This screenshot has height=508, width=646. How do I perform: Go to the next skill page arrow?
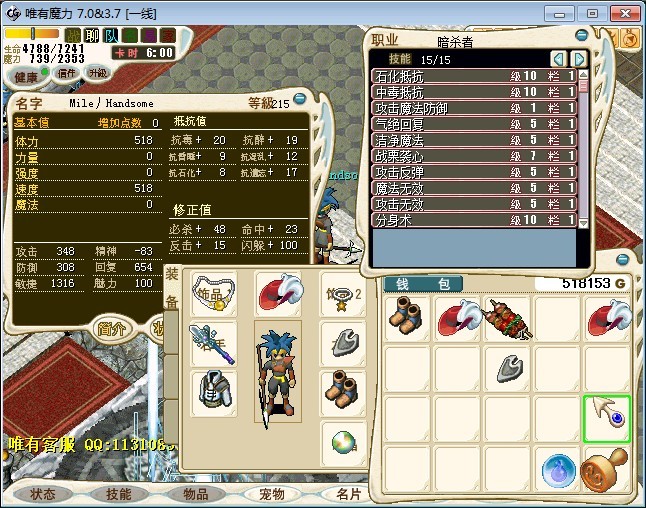pos(578,59)
